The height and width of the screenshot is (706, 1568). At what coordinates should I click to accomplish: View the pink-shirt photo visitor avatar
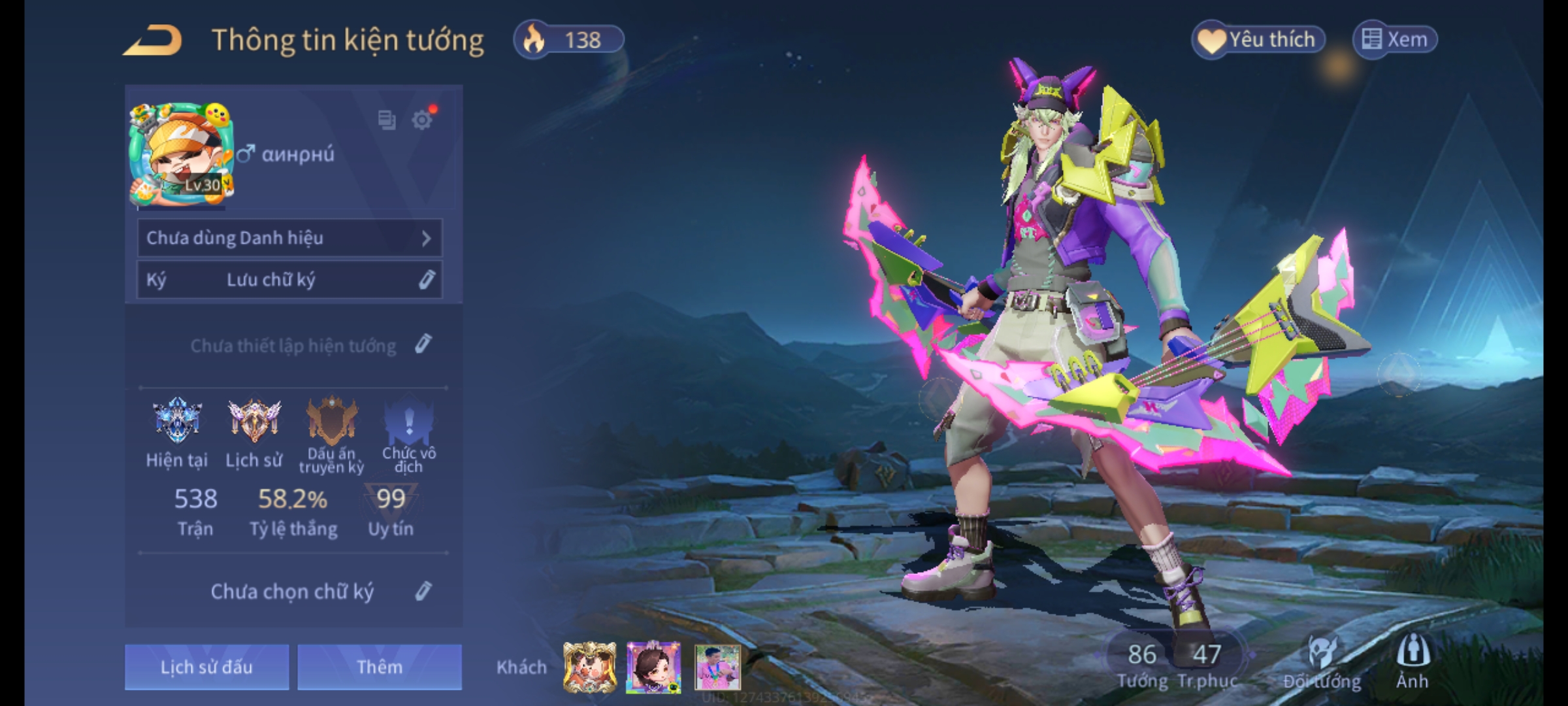717,667
